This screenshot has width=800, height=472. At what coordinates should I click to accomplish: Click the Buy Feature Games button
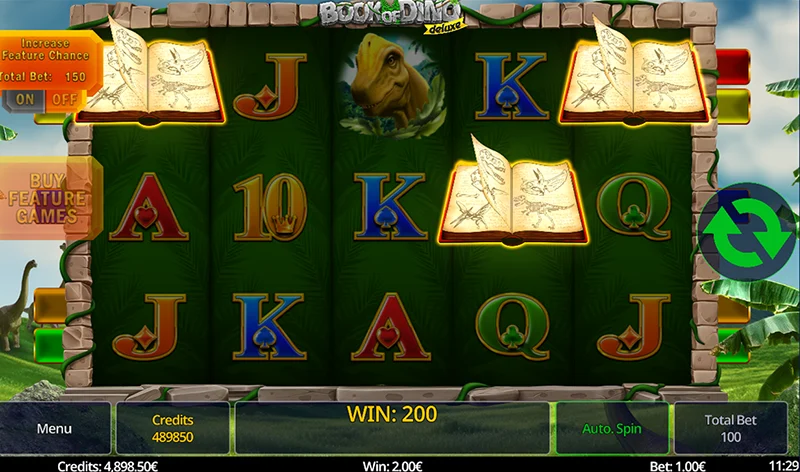point(47,200)
